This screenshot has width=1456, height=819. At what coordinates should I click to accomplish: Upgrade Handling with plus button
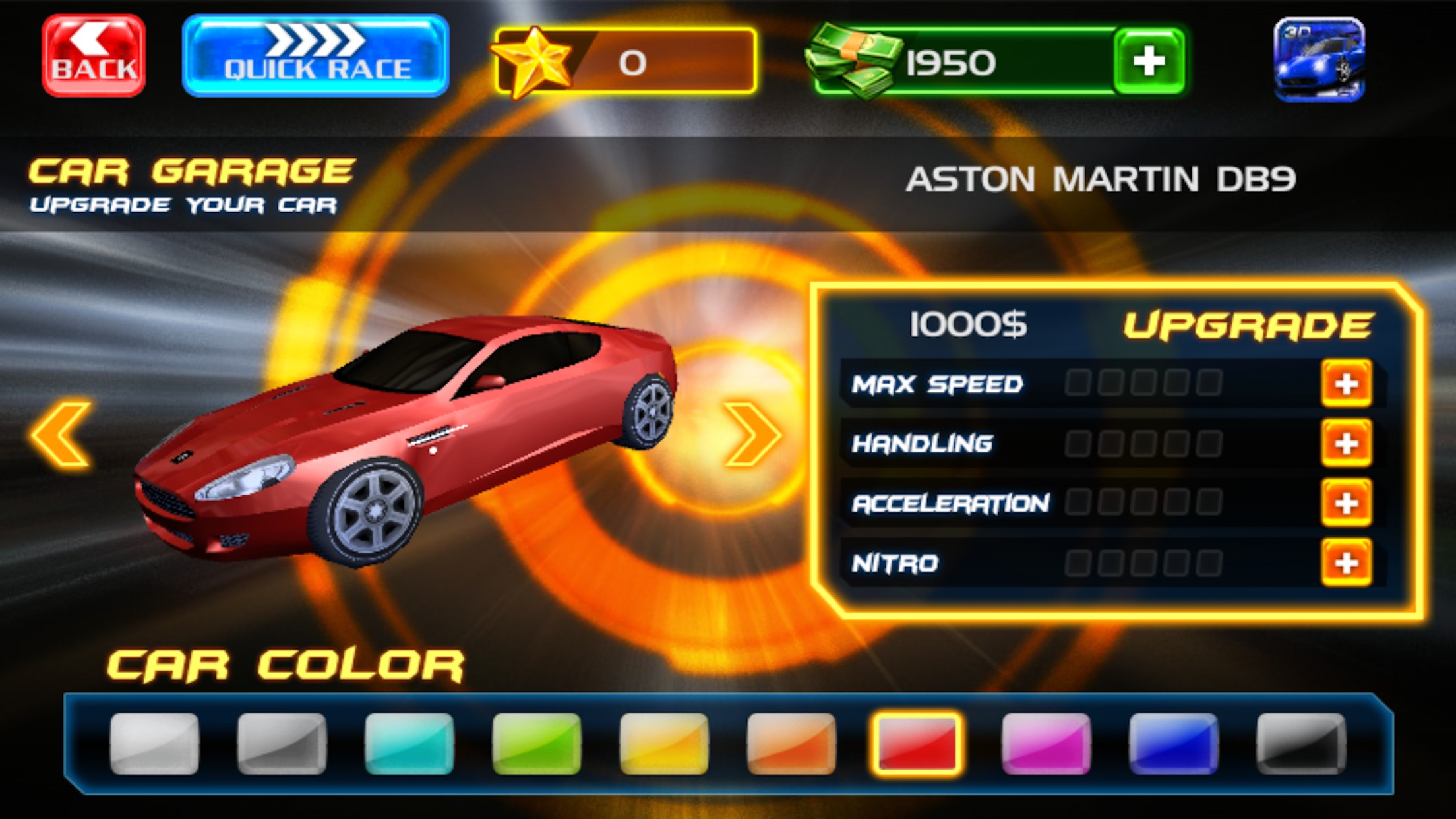coord(1346,443)
